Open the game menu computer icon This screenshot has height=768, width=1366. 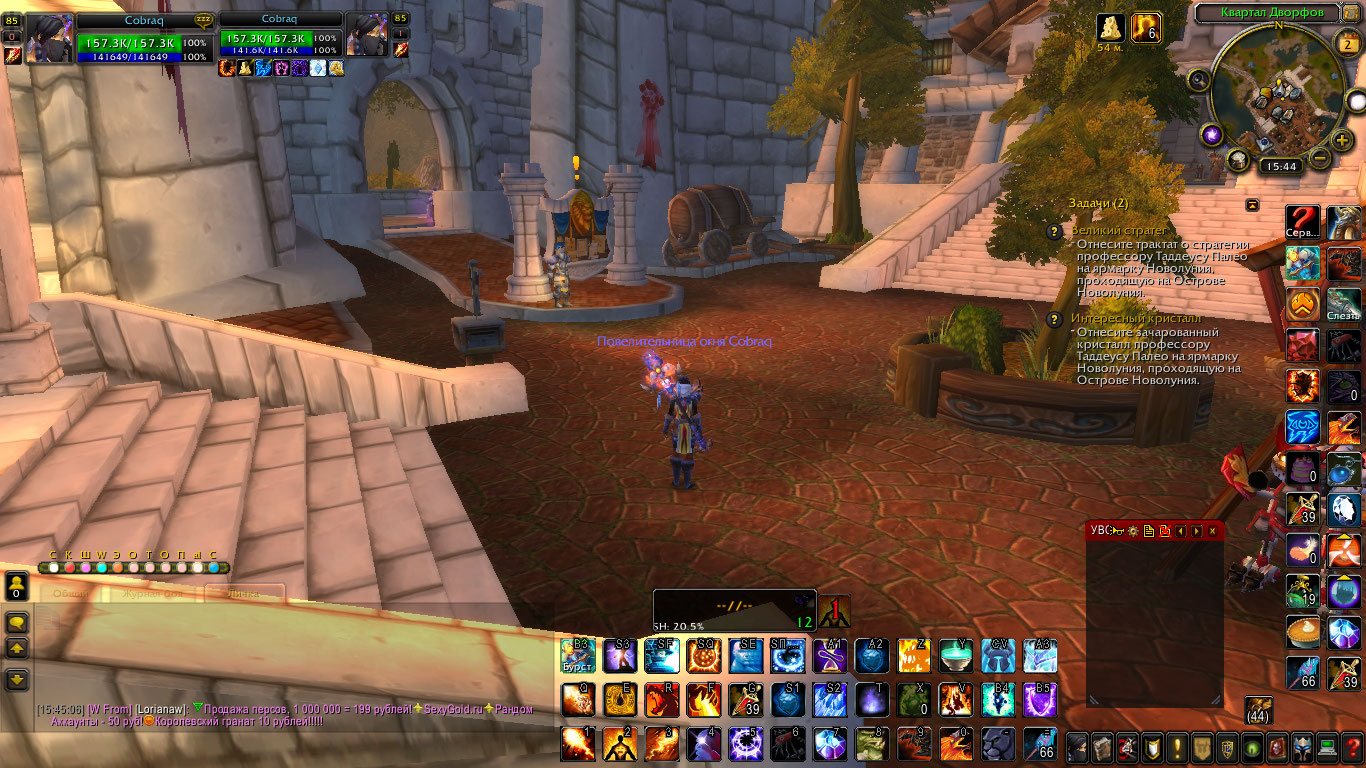pyautogui.click(x=1328, y=746)
